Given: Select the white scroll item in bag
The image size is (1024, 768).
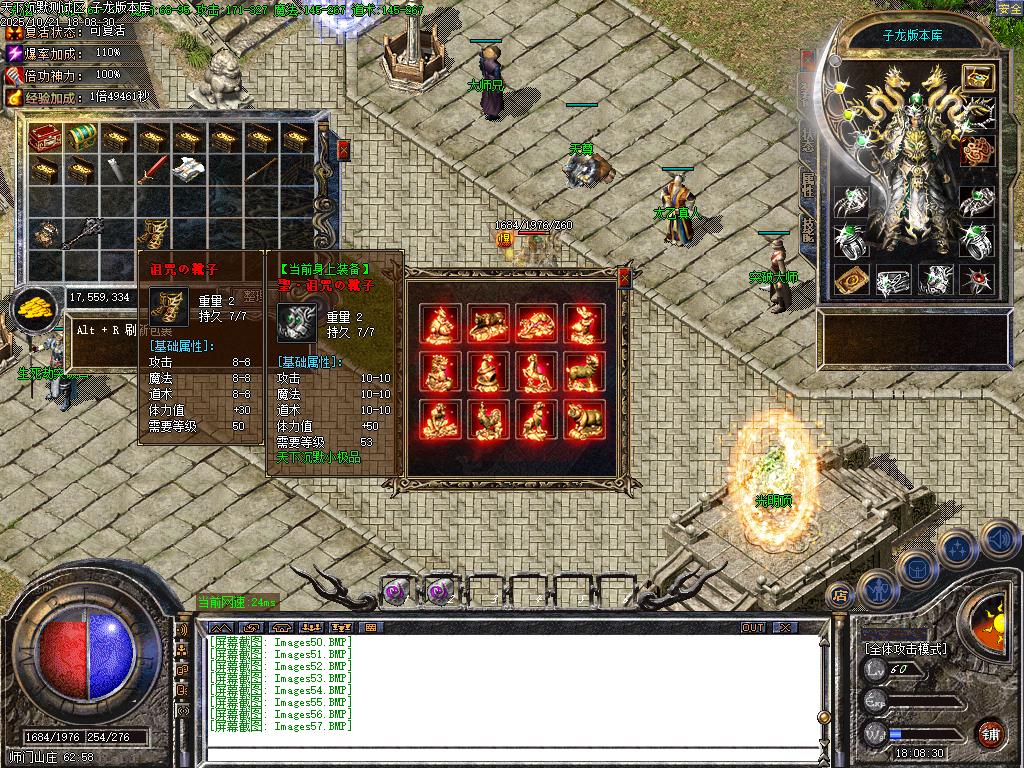Looking at the screenshot, I should [186, 170].
